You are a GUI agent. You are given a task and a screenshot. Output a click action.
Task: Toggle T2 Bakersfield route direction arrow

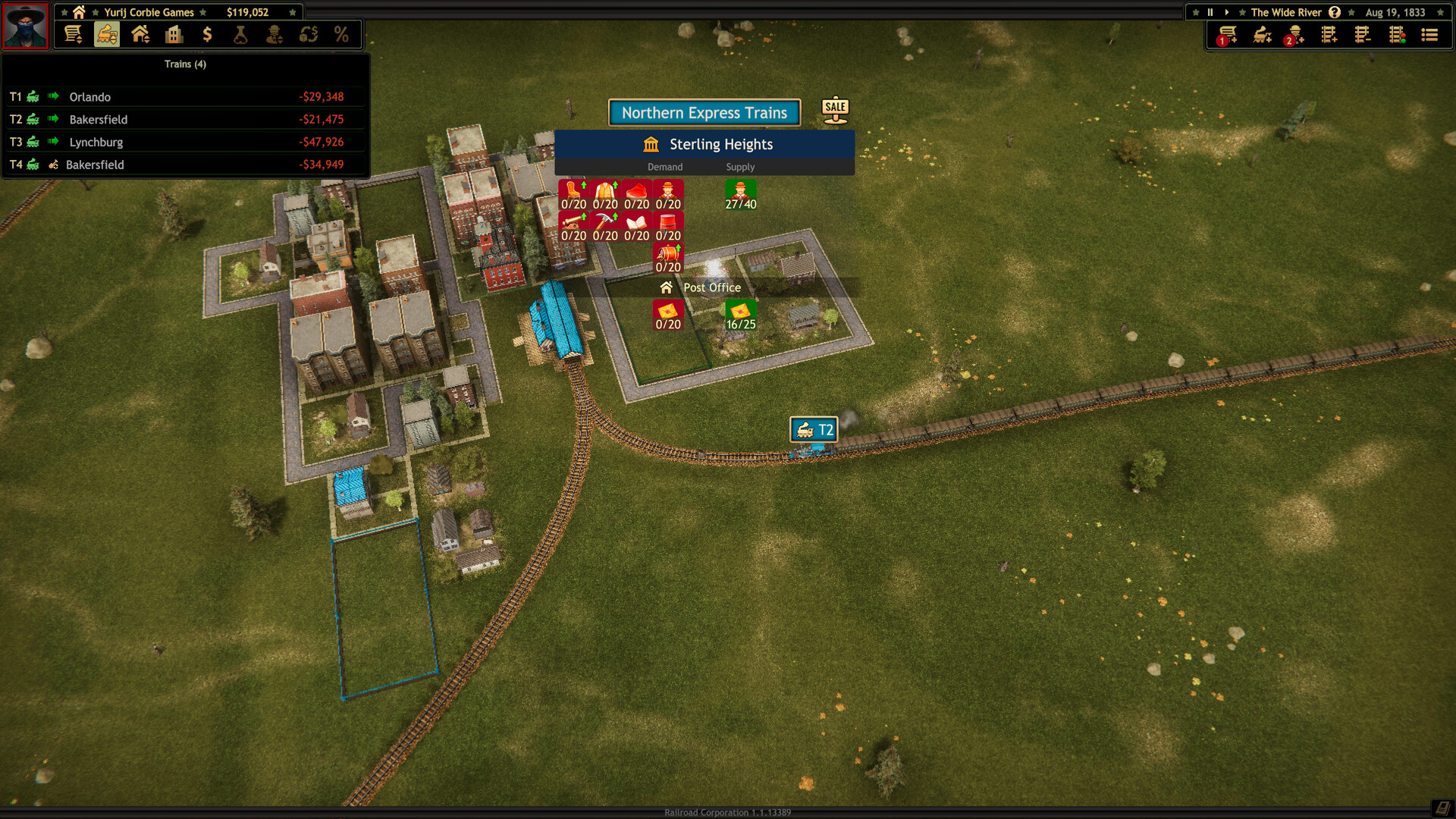point(52,119)
